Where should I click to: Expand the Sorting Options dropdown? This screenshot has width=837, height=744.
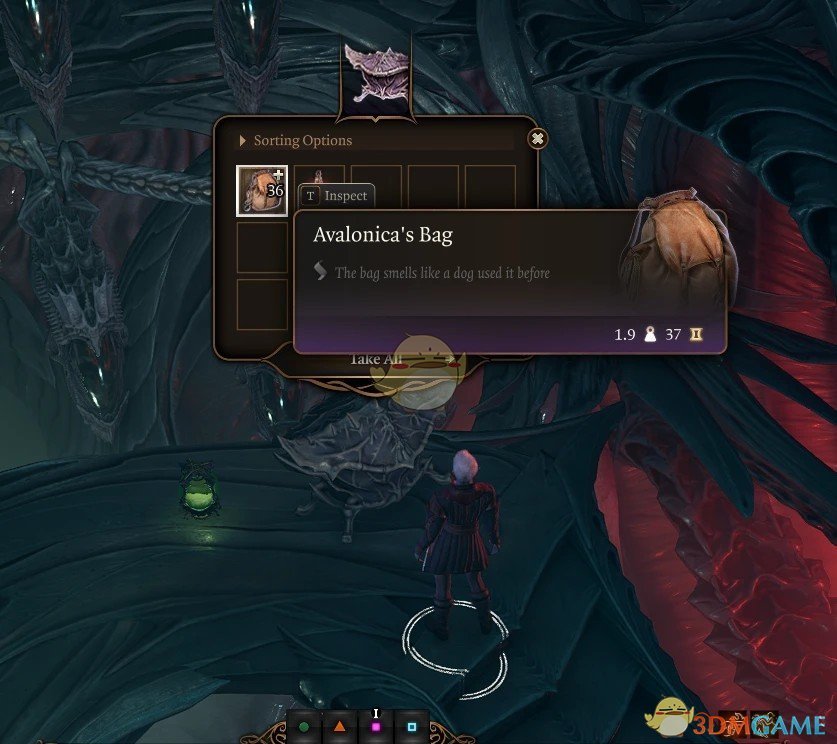(296, 141)
